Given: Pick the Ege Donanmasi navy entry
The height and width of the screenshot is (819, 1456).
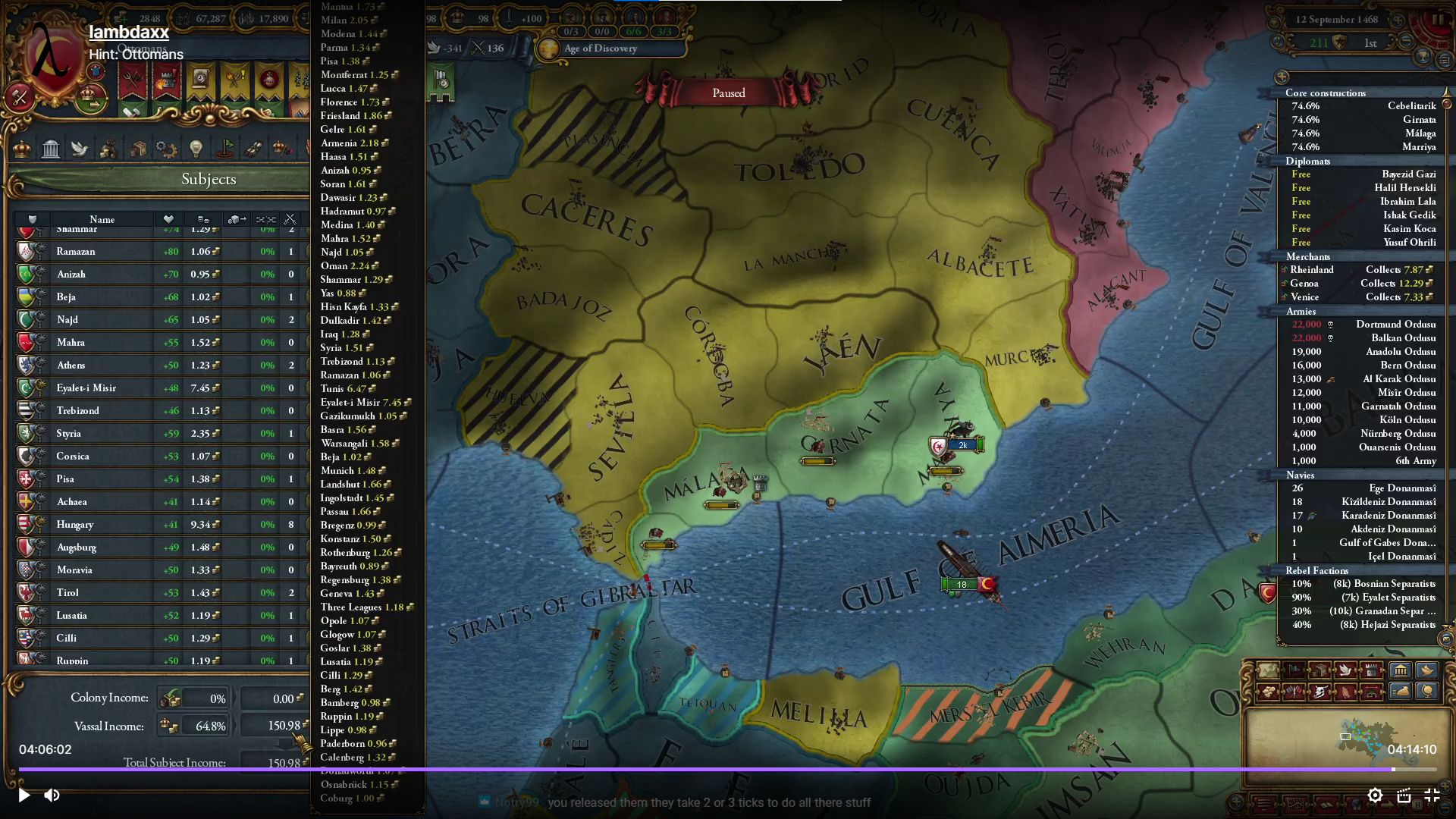Looking at the screenshot, I should pos(1402,488).
